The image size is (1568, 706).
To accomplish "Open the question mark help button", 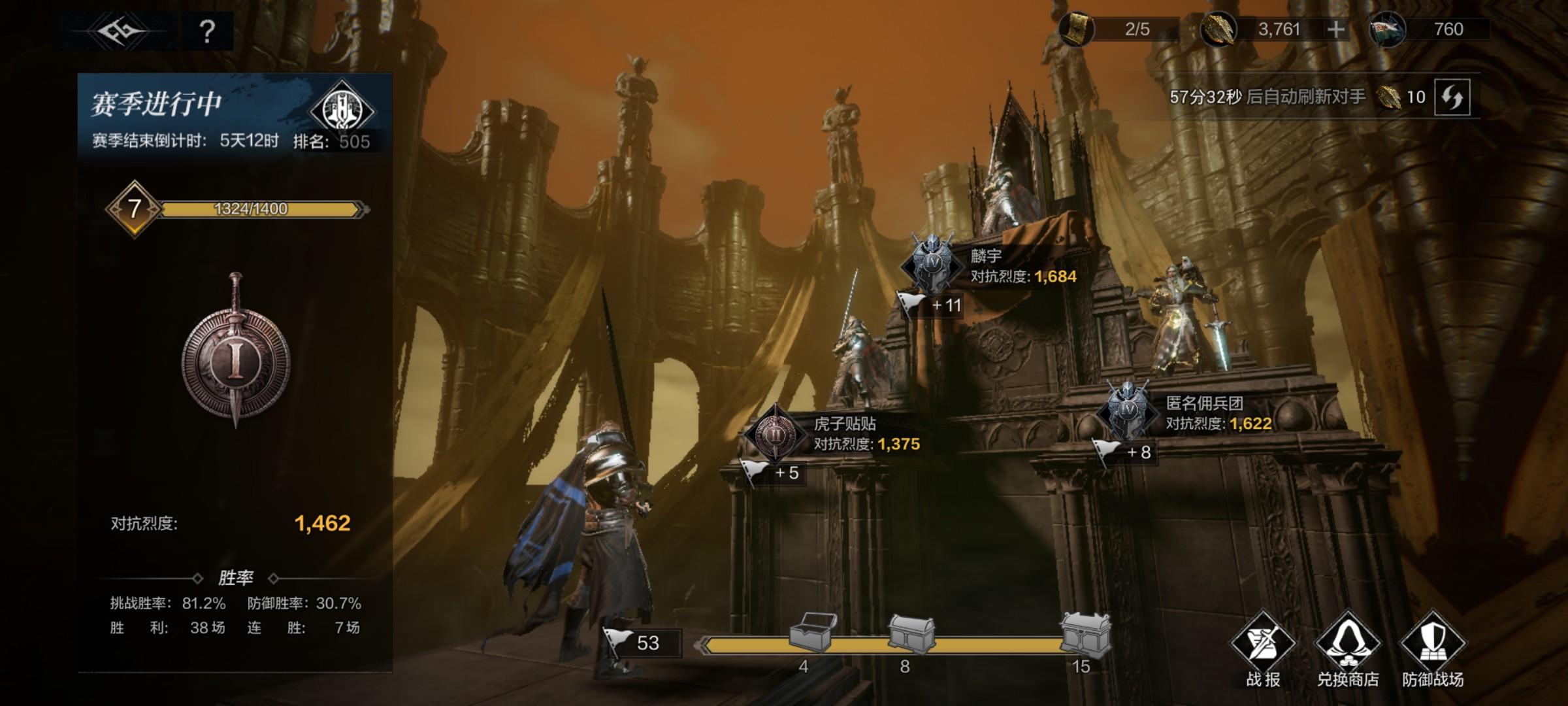I will (207, 31).
